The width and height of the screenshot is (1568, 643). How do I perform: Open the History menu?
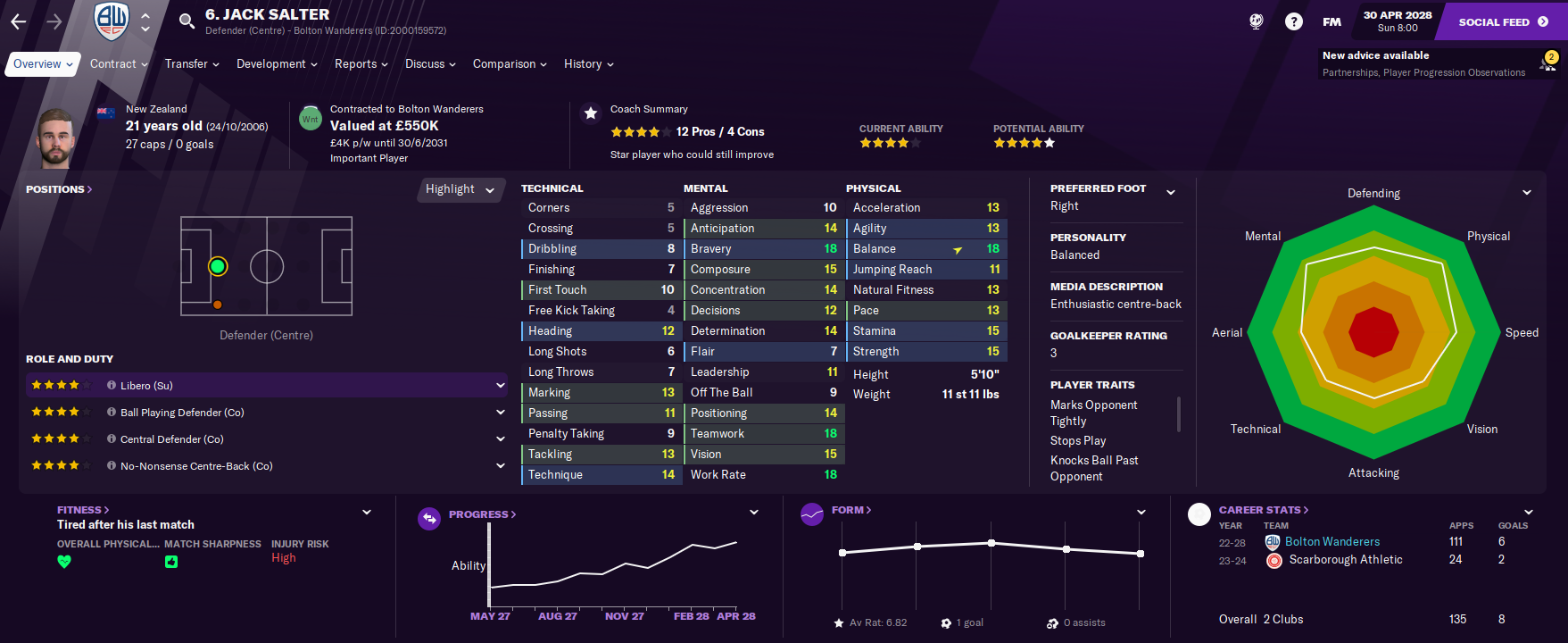pos(588,64)
